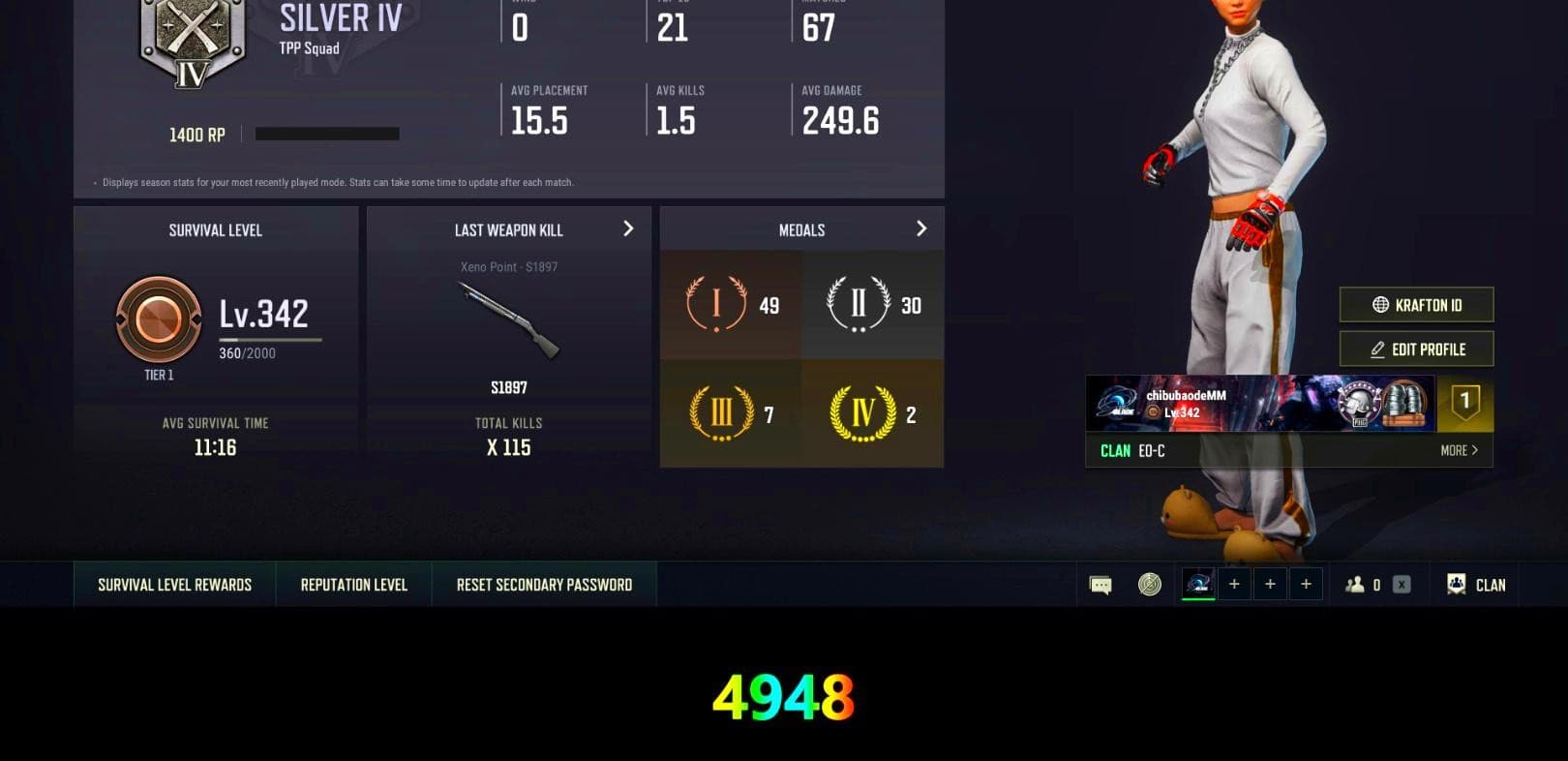Open SURVIVAL LEVEL REWARDS
The height and width of the screenshot is (761, 1568).
click(173, 584)
